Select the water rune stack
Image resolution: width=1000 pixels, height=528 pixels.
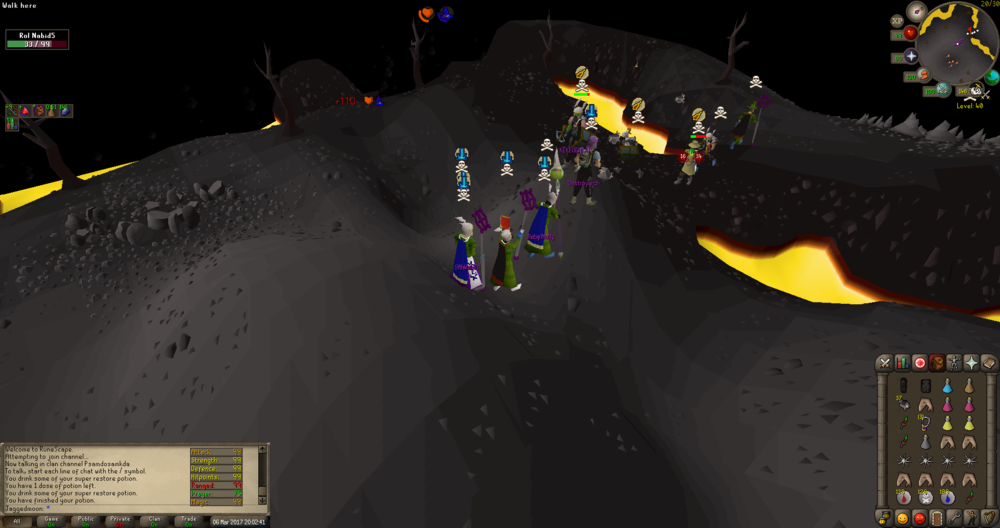click(x=946, y=497)
